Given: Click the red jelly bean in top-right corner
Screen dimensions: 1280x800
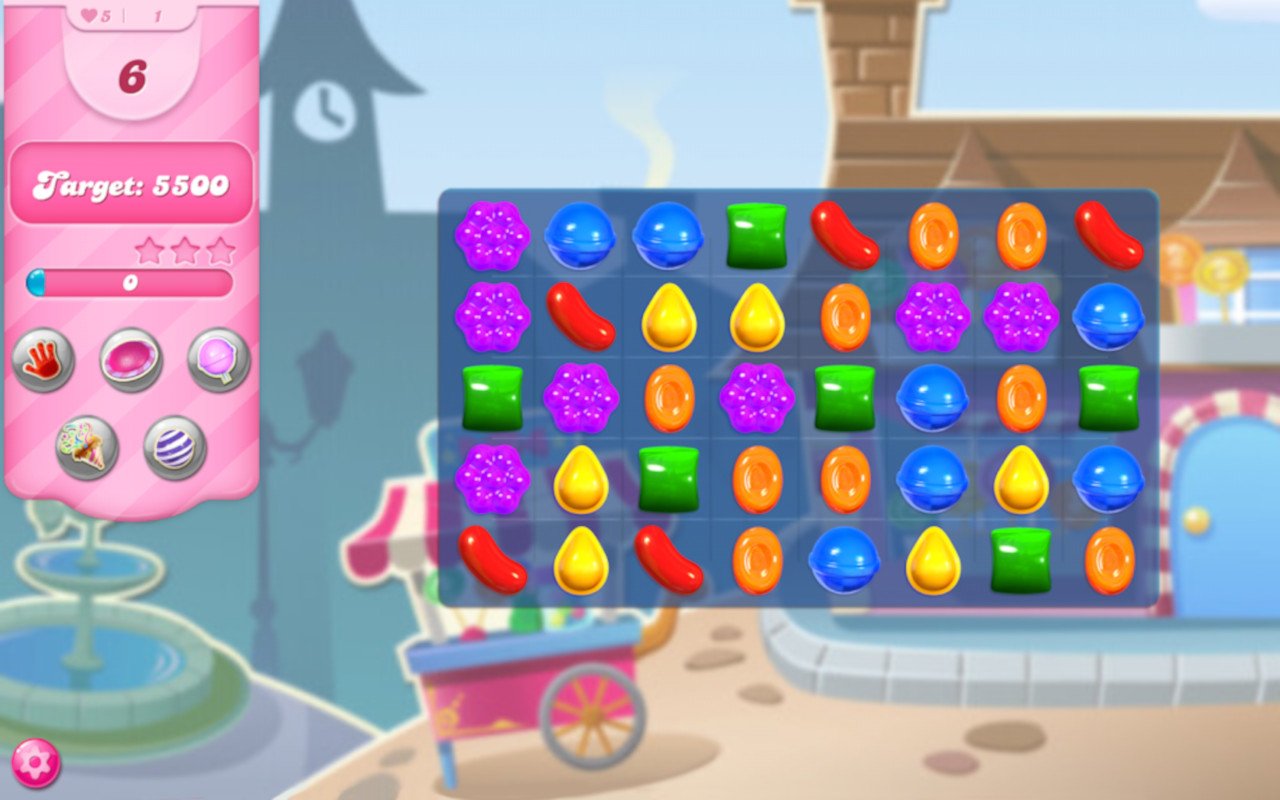Looking at the screenshot, I should coord(1109,234).
